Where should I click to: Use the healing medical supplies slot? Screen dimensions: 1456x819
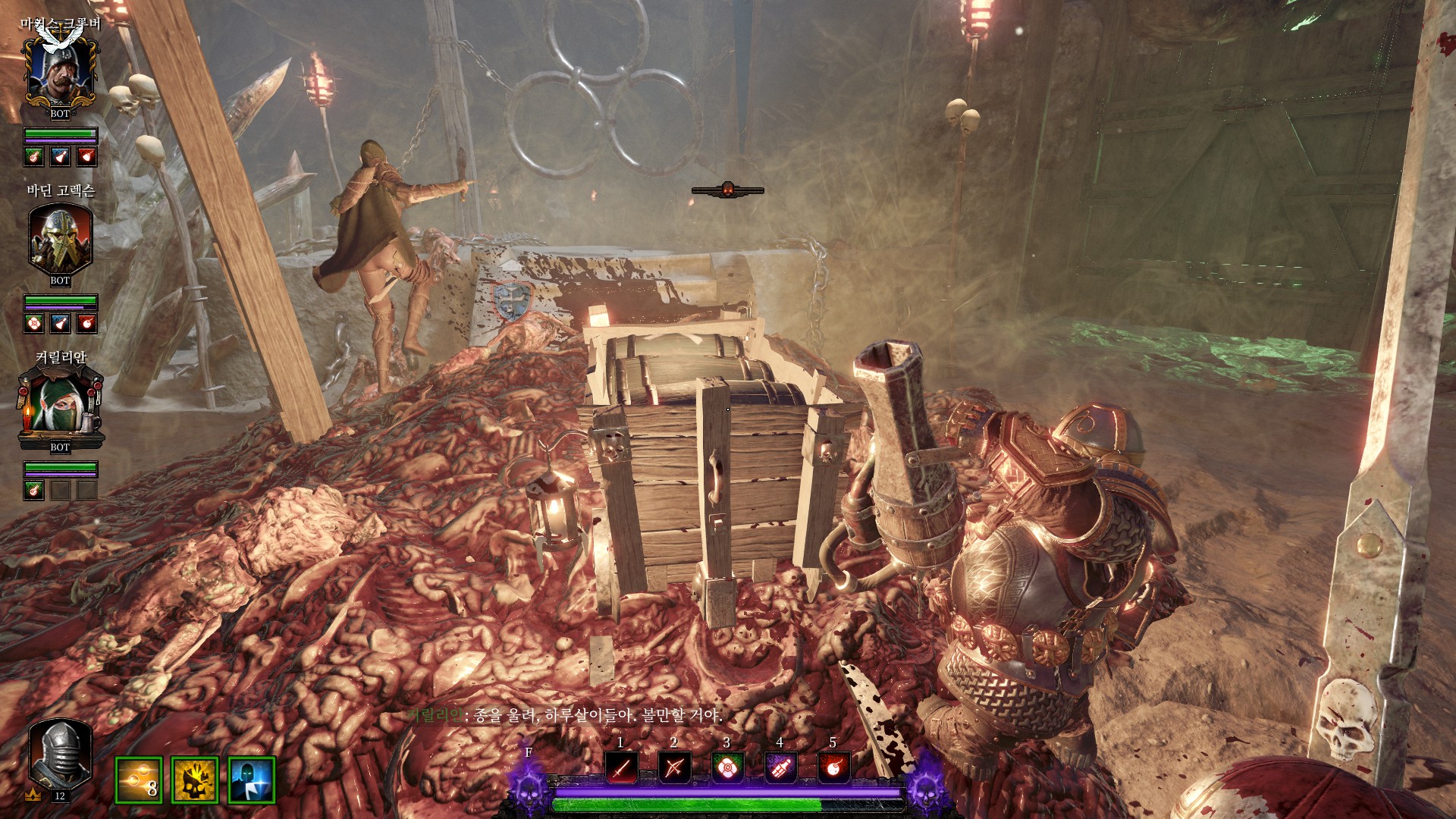(x=727, y=768)
